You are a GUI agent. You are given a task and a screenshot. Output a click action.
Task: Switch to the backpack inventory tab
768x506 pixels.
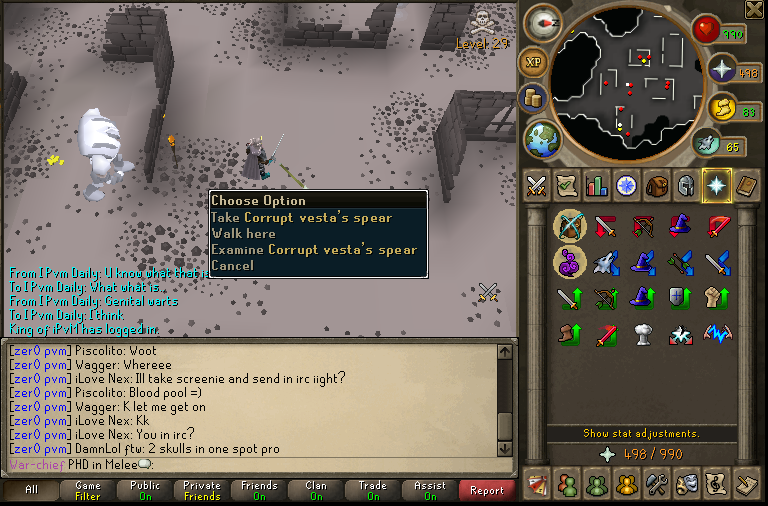click(656, 186)
